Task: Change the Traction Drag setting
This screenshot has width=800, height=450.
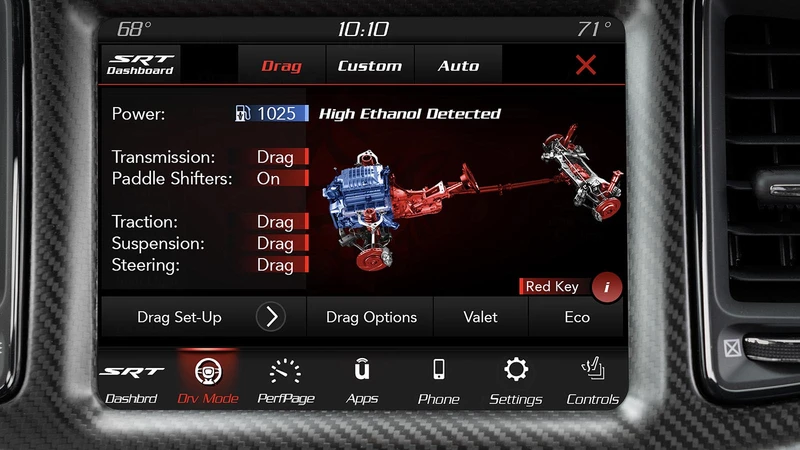Action: coord(277,222)
